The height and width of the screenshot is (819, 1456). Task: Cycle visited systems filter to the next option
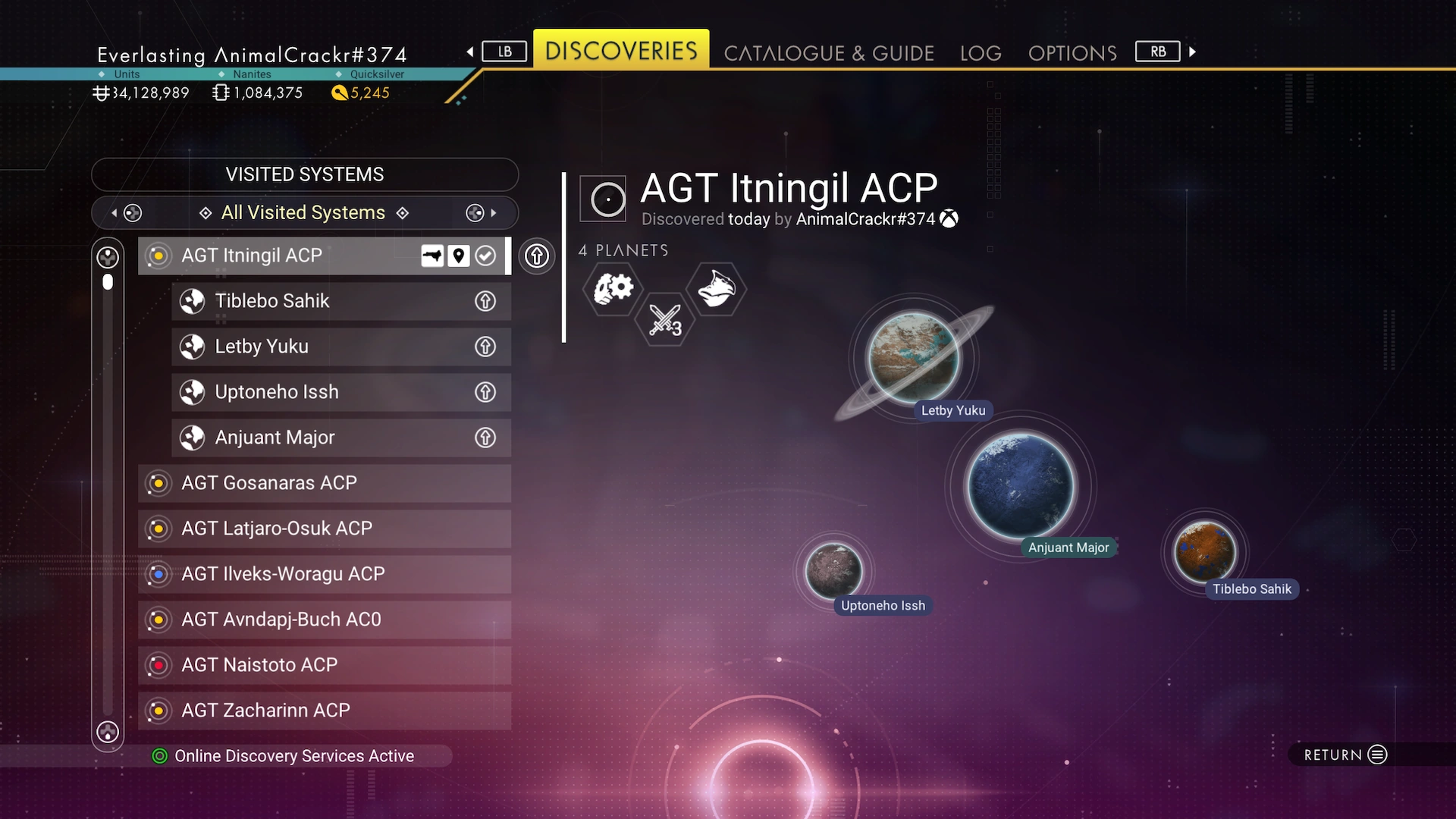pos(481,213)
